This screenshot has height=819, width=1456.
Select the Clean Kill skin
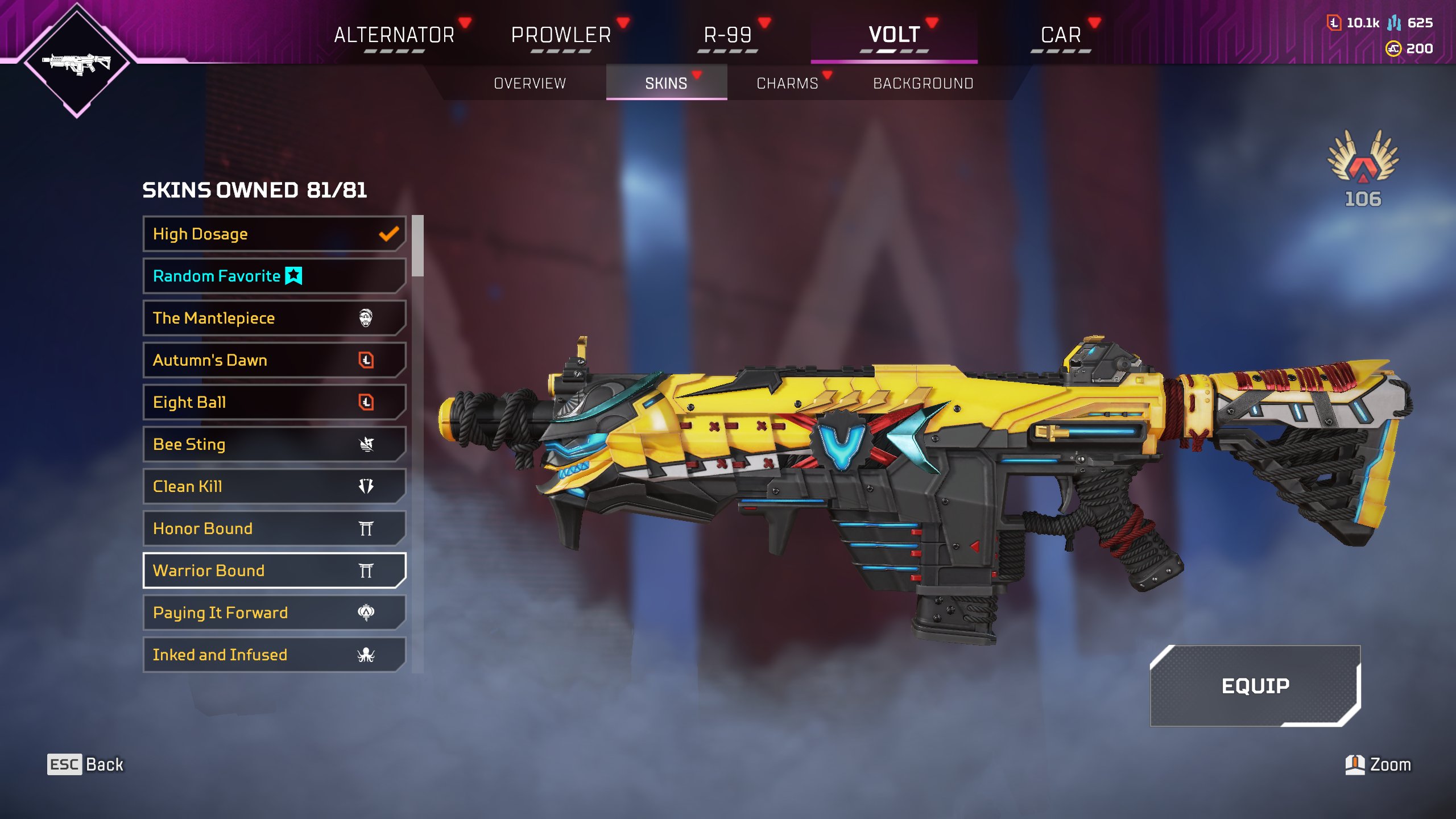274,486
